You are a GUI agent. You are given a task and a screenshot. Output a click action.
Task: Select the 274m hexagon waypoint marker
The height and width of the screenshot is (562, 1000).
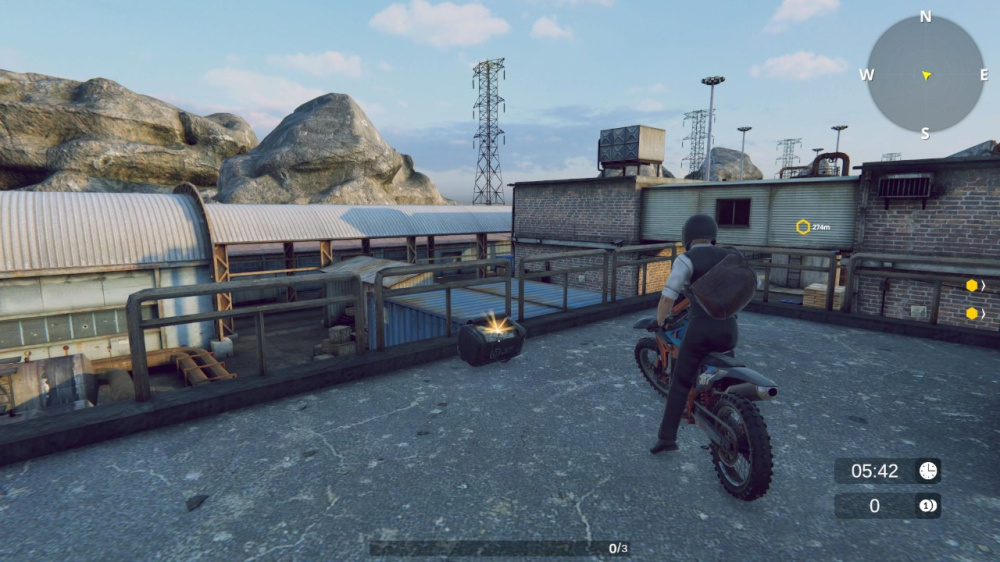[x=803, y=227]
